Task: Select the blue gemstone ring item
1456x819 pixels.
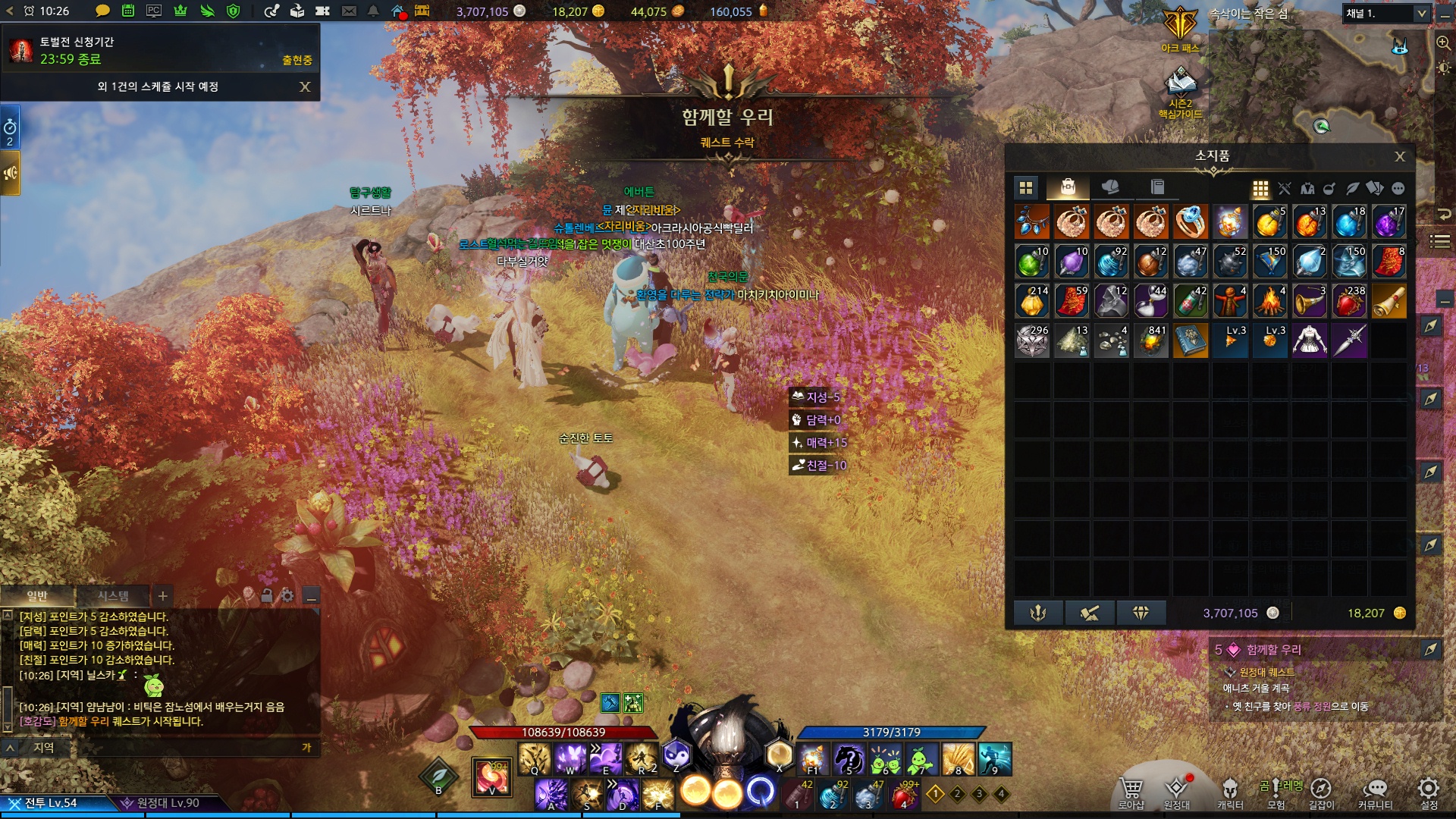Action: (1190, 222)
